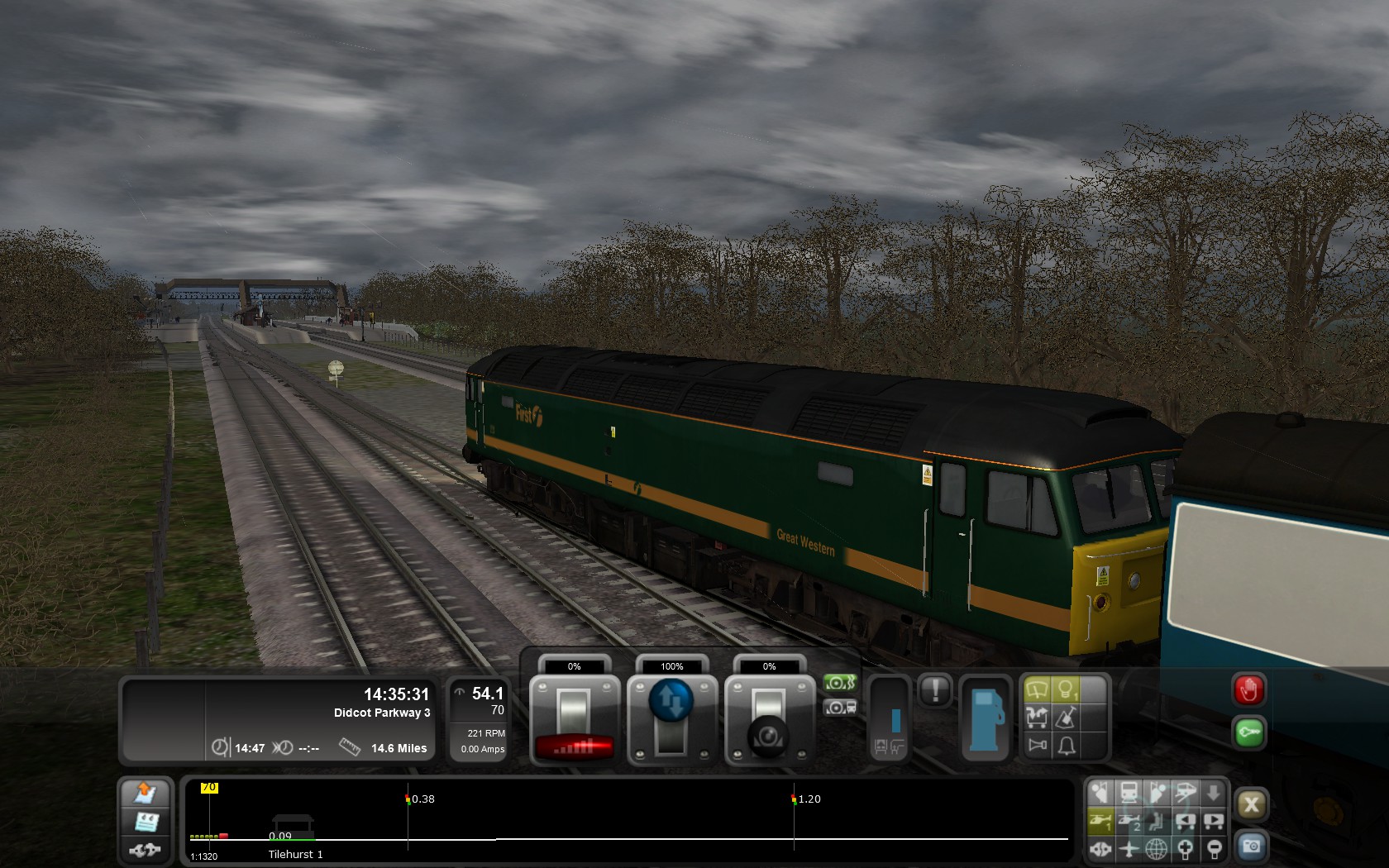Take a screenshot with the camera button
This screenshot has width=1389, height=868.
pos(1251,847)
